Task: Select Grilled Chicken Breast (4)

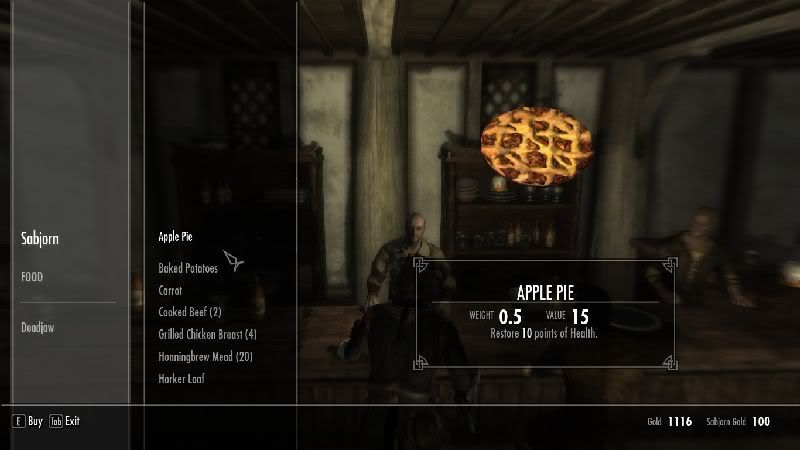Action: pyautogui.click(x=208, y=334)
